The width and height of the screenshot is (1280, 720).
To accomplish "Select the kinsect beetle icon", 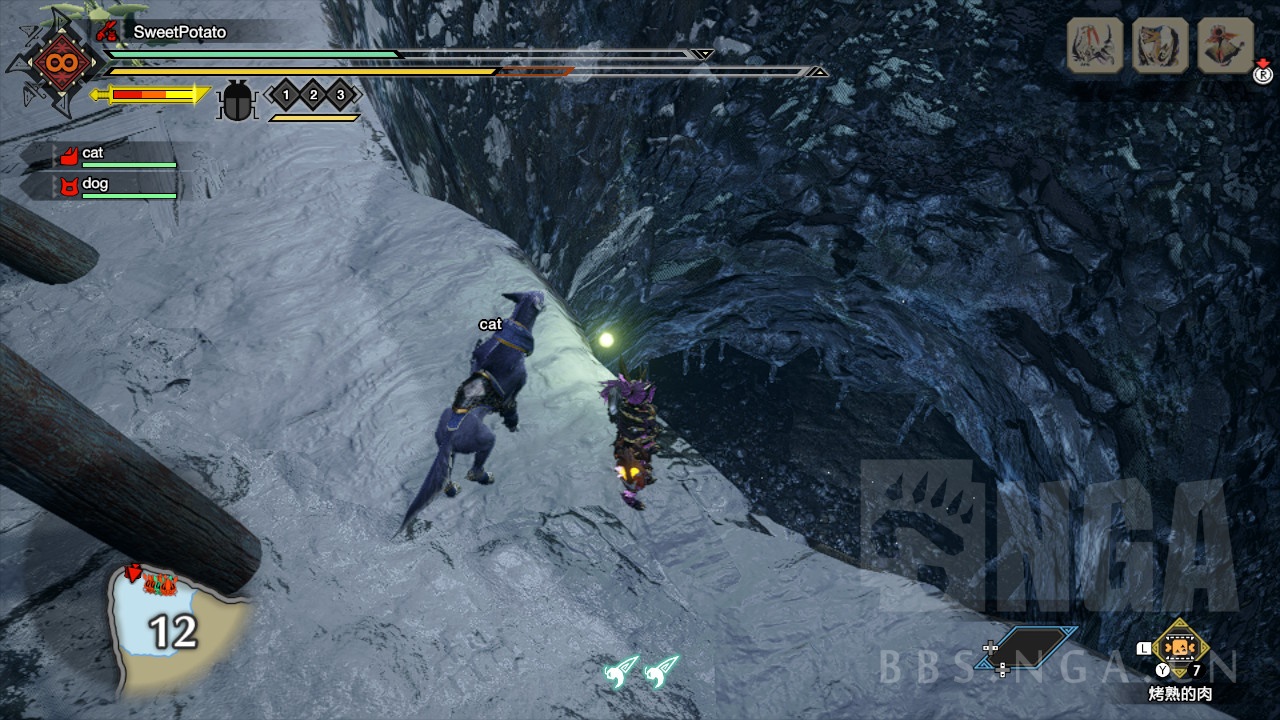I will [237, 100].
